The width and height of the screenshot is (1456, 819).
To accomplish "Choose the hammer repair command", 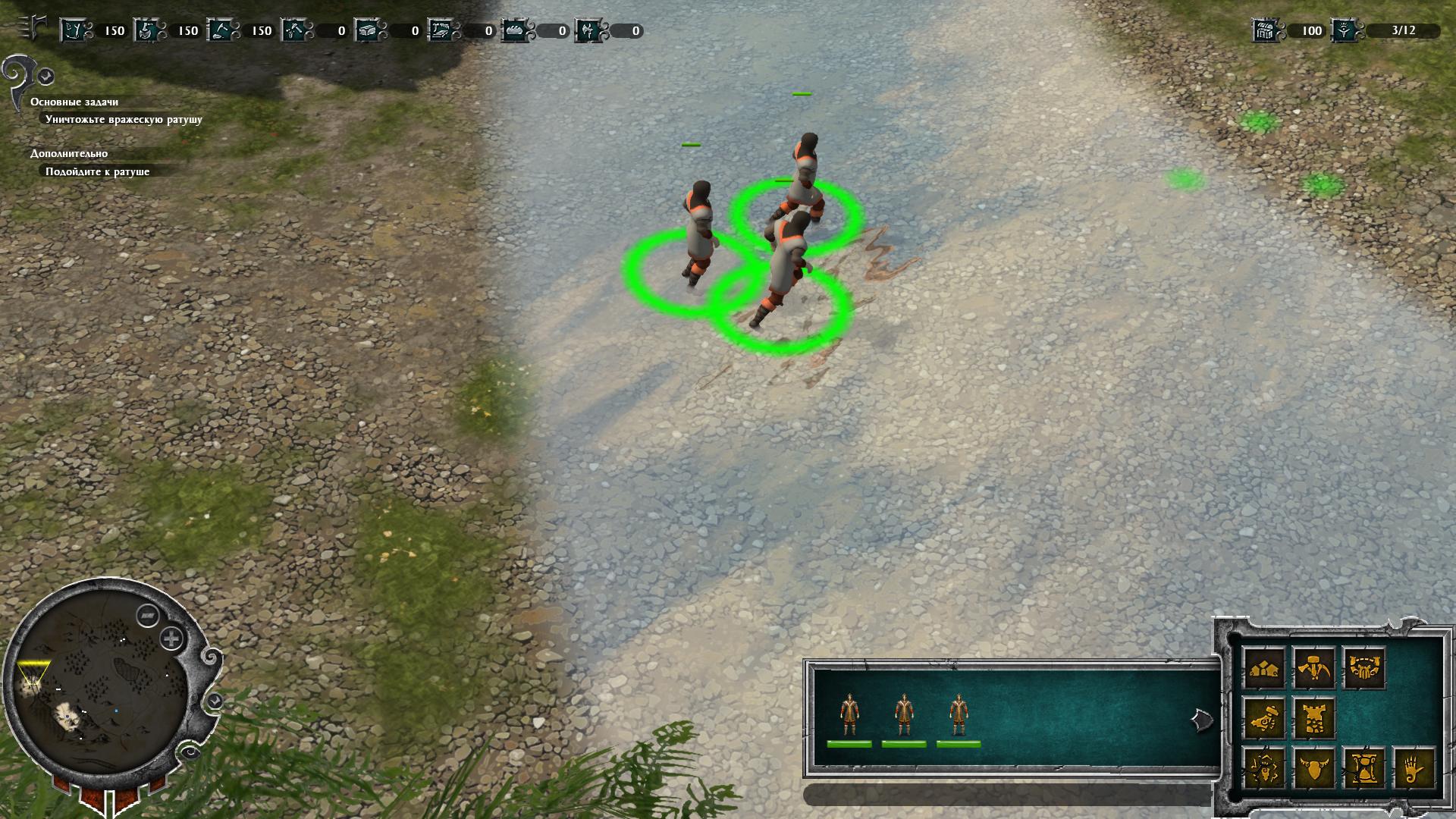I will pos(1264,718).
